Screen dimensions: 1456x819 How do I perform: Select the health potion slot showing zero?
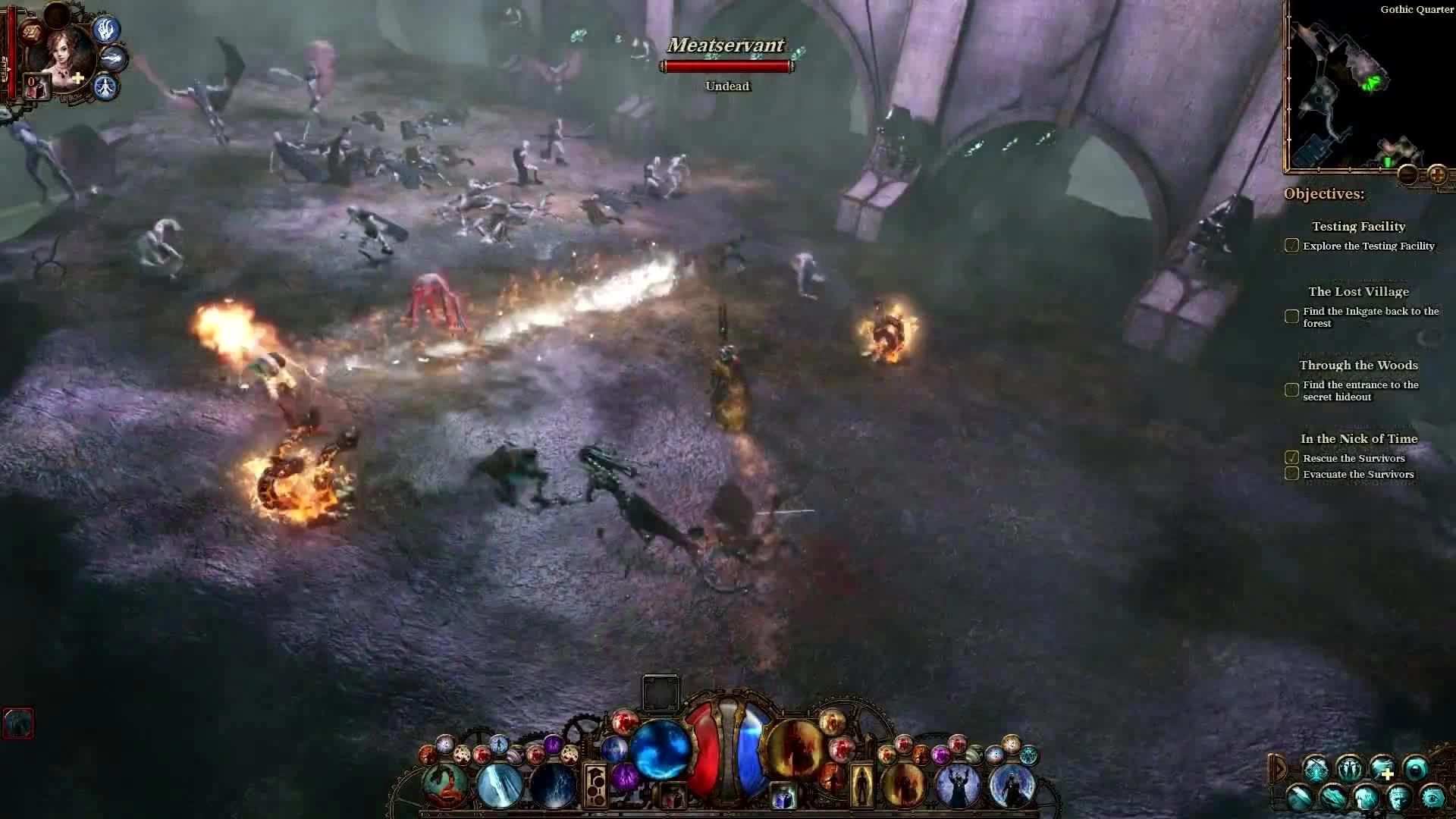[36, 86]
